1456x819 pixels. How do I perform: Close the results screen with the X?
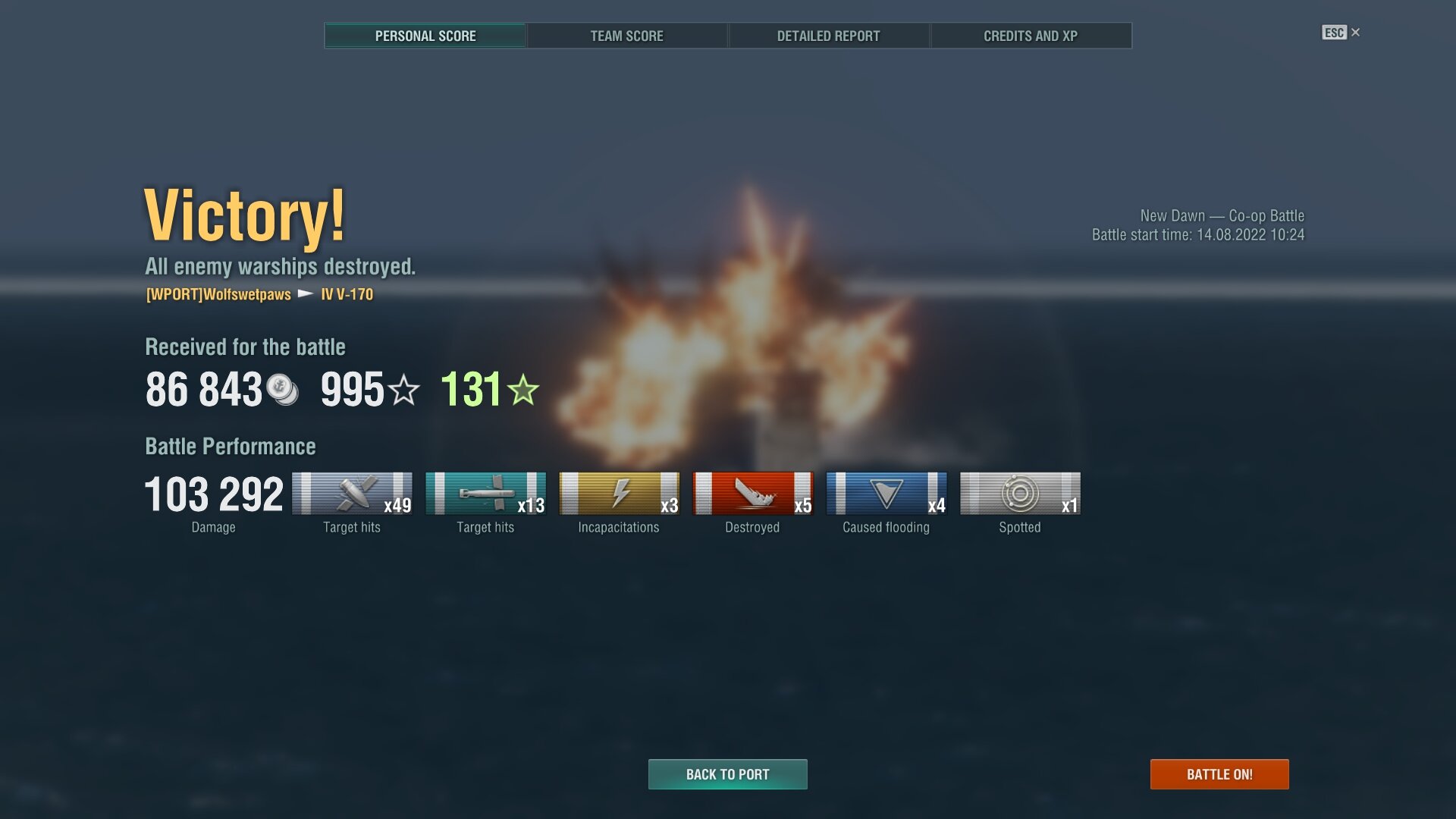click(x=1356, y=33)
